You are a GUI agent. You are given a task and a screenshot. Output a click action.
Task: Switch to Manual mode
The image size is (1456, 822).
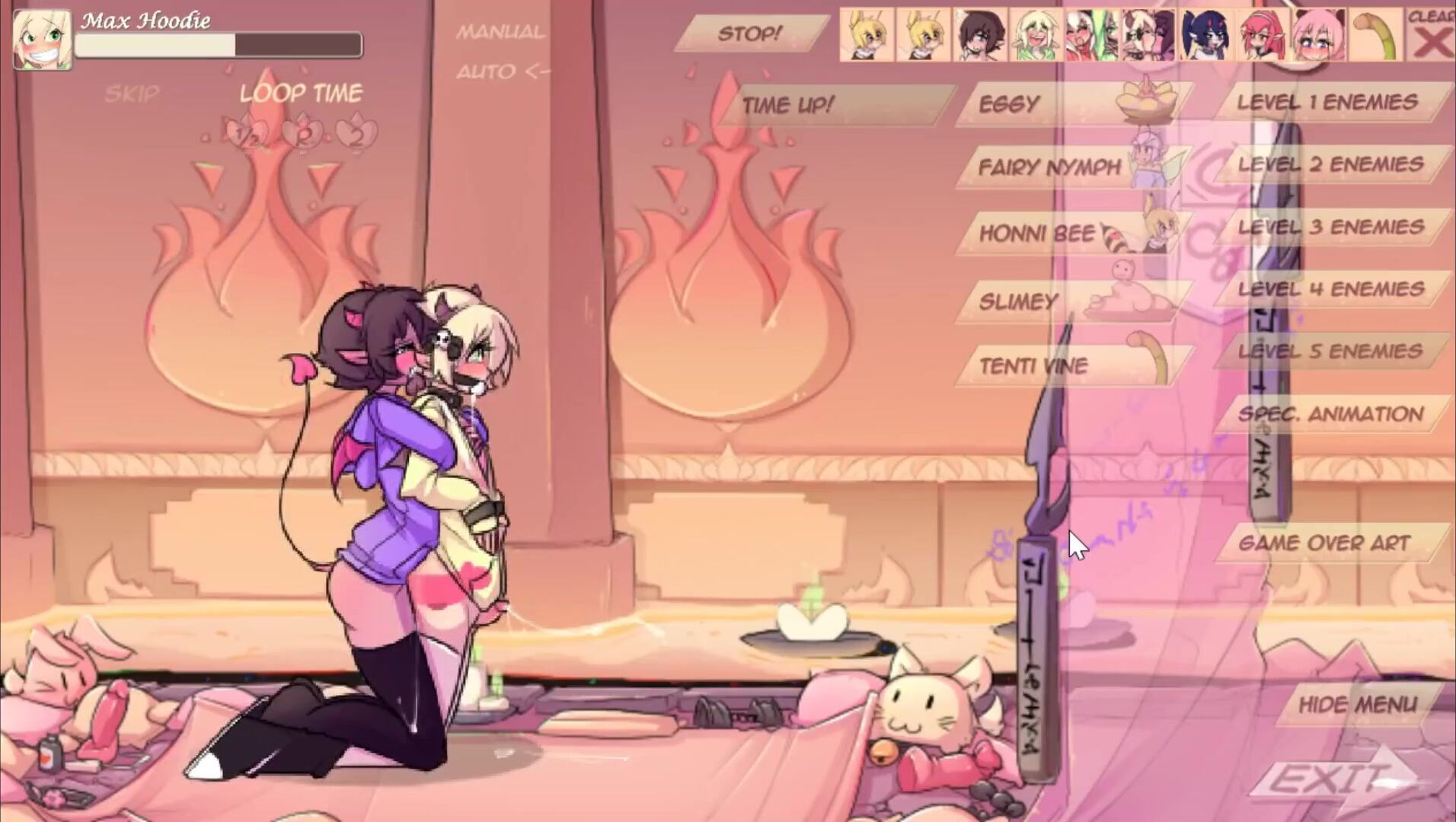500,32
